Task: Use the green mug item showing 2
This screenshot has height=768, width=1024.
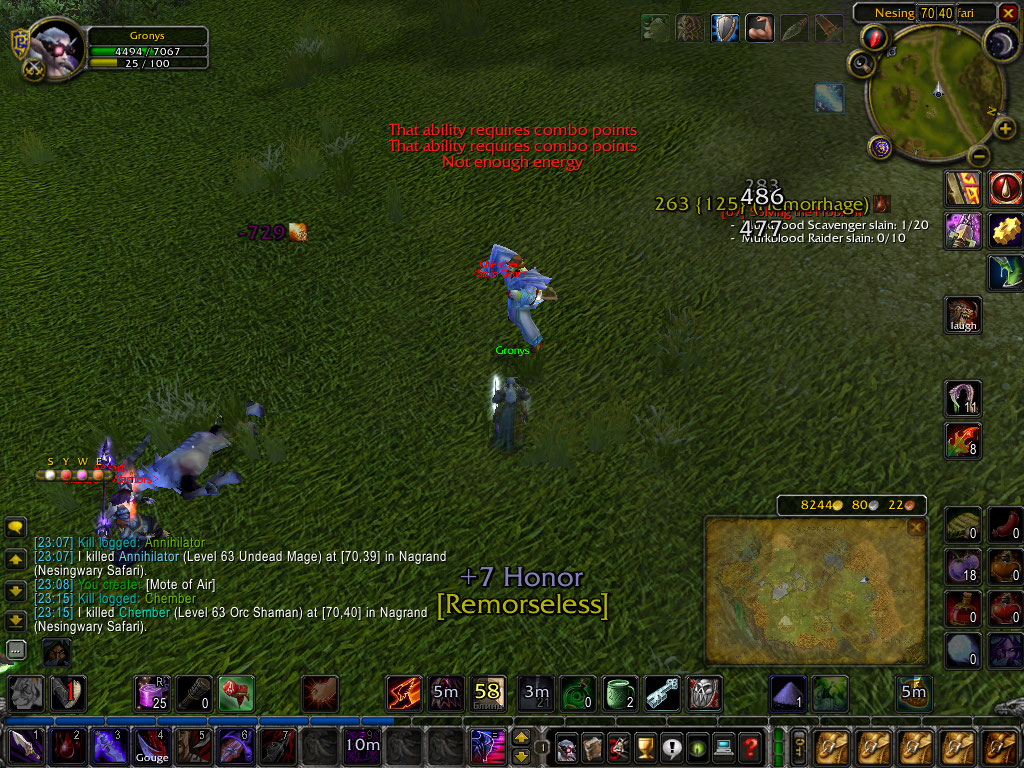Action: [x=620, y=692]
